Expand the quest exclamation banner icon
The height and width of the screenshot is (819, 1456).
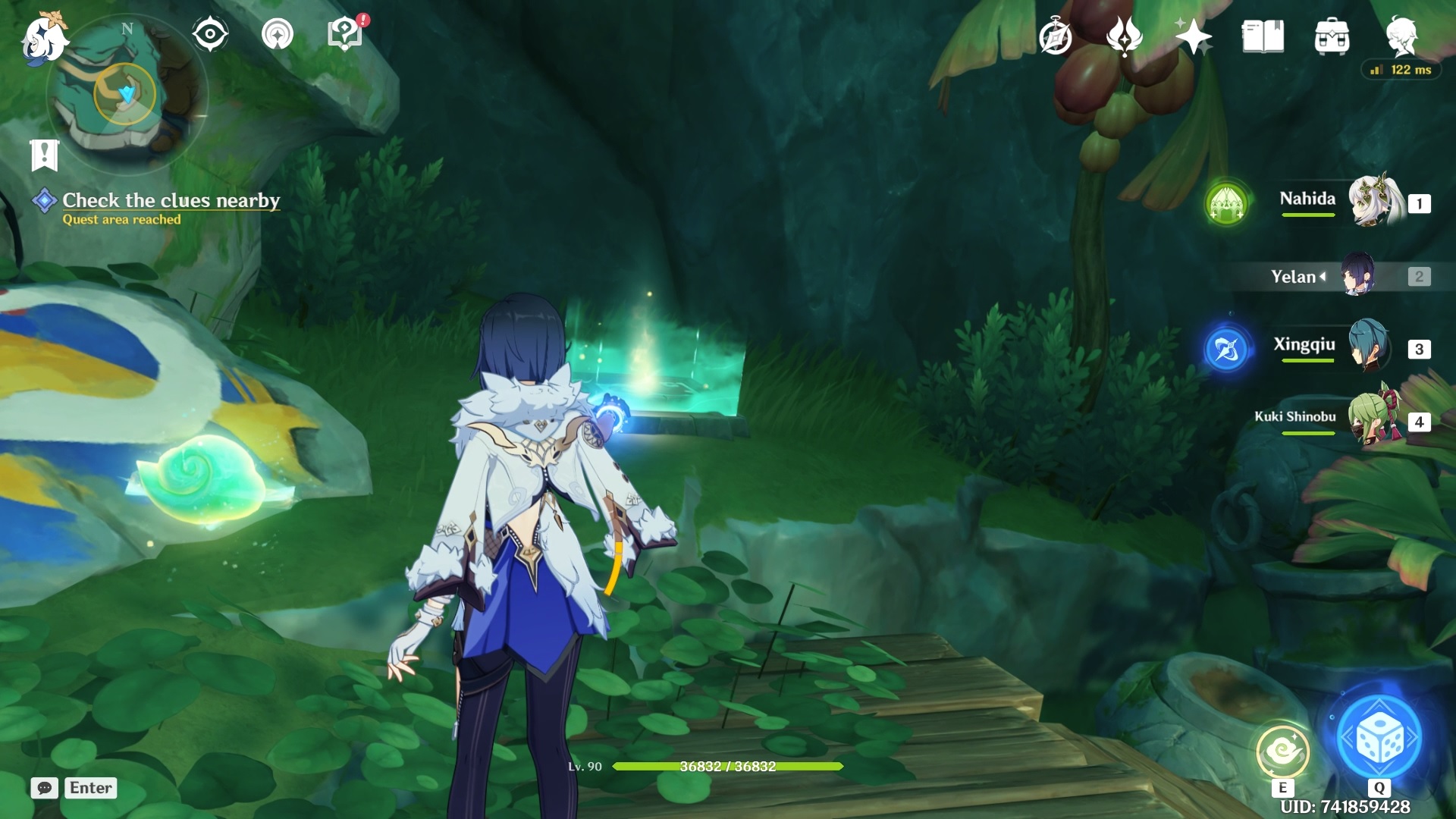point(45,155)
